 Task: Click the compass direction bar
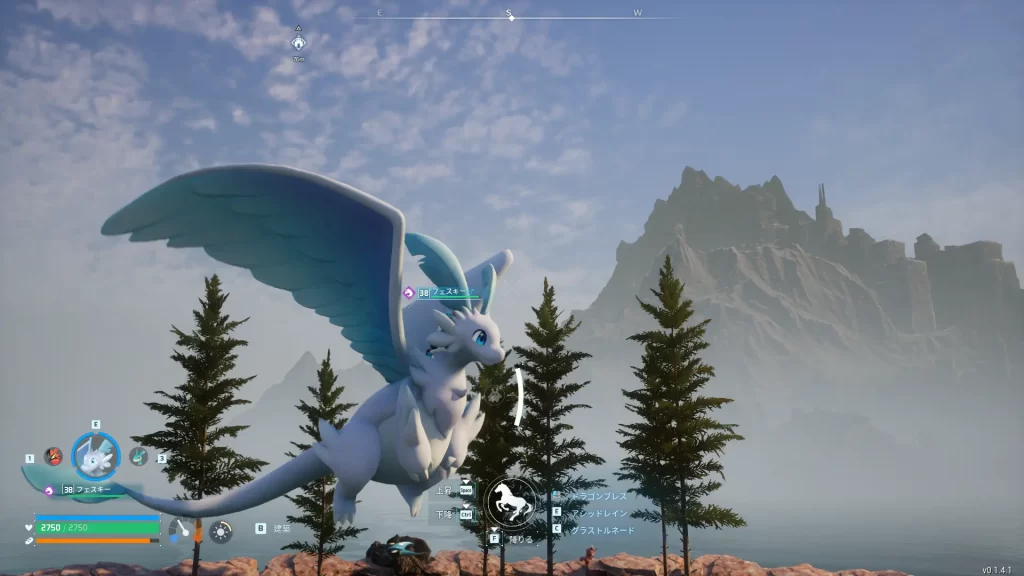click(x=510, y=17)
